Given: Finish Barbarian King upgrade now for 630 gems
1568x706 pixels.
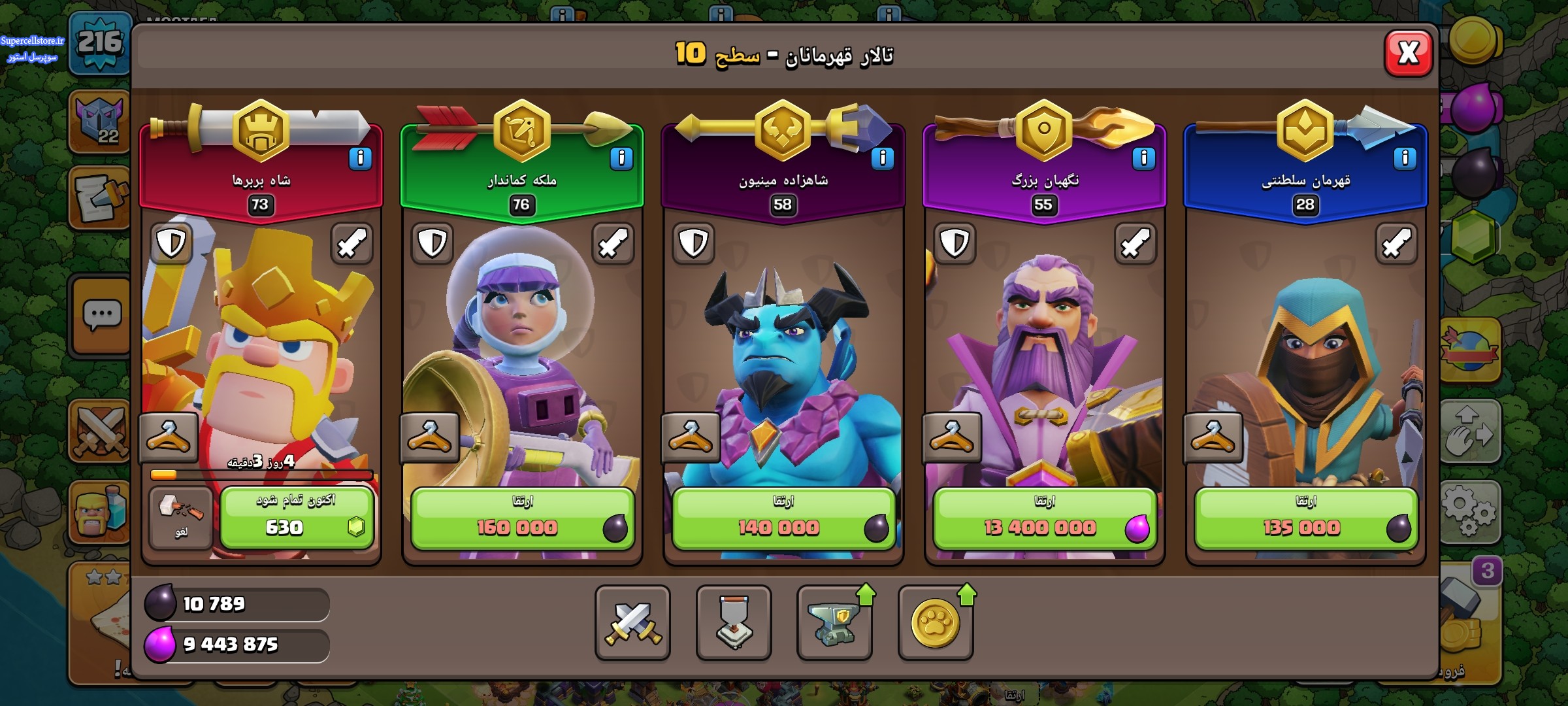Looking at the screenshot, I should pyautogui.click(x=297, y=518).
